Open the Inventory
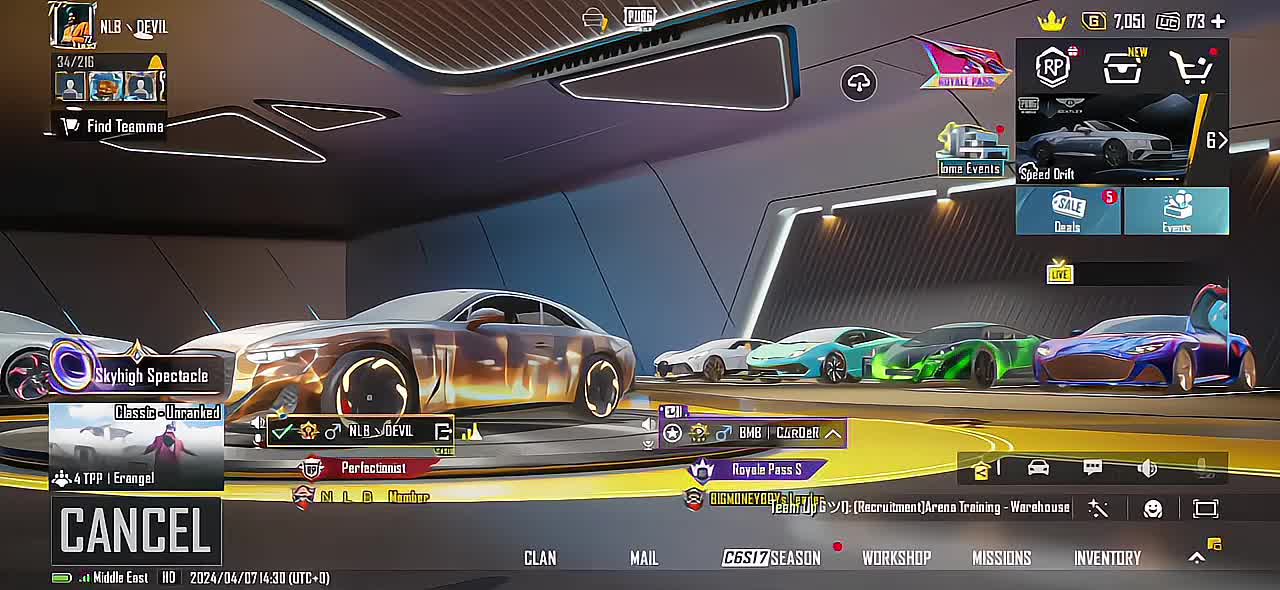This screenshot has width=1280, height=590. pos(1107,558)
